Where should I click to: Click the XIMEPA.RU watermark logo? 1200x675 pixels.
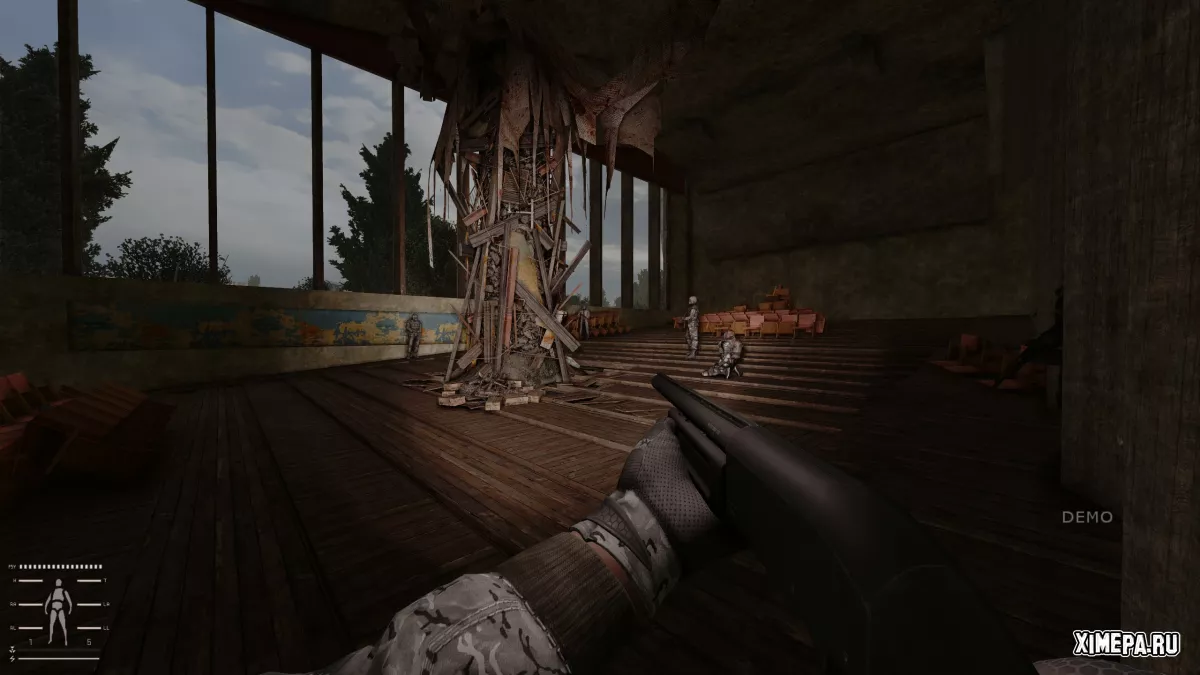tap(1126, 644)
